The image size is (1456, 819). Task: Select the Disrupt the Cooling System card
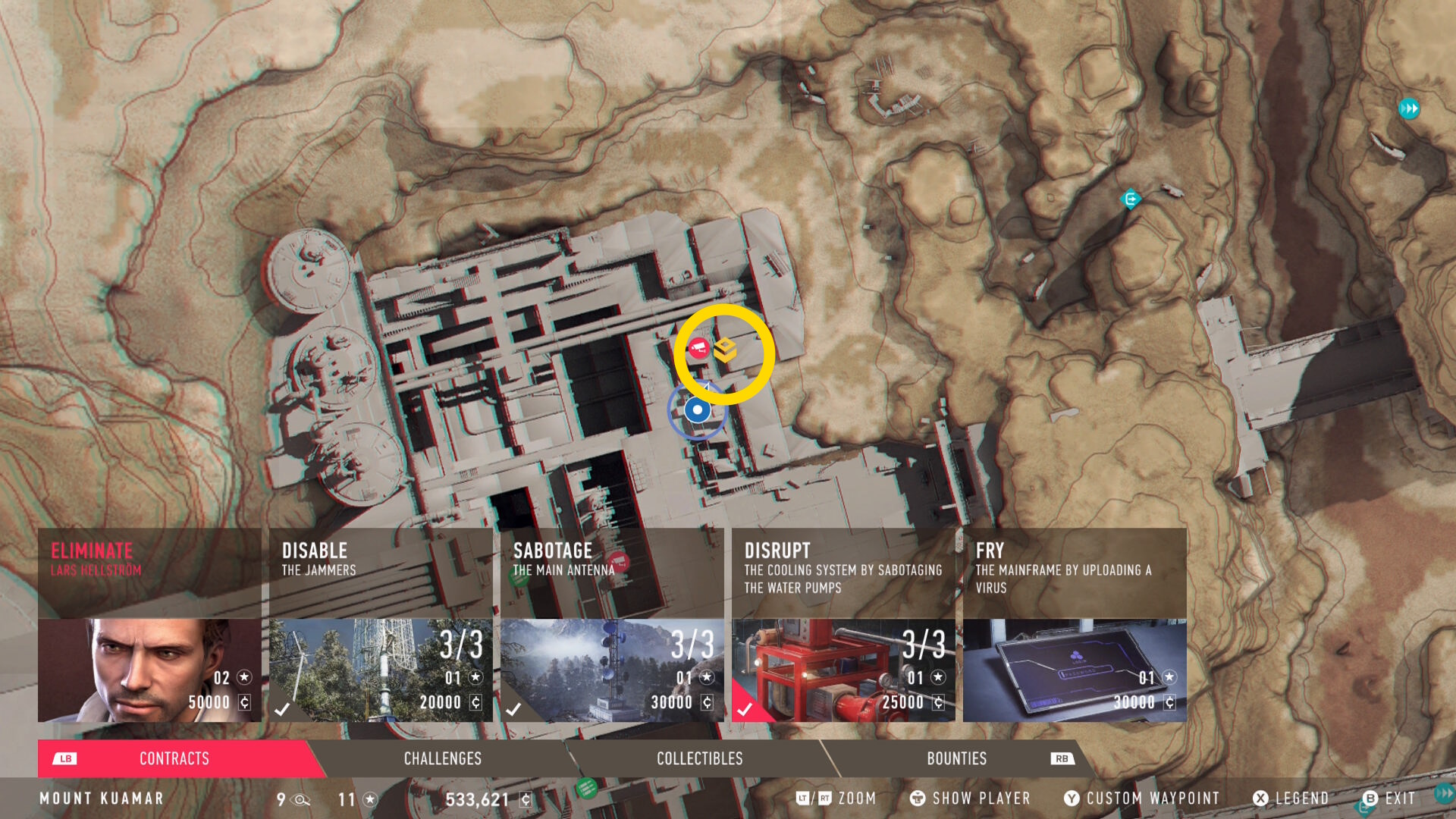(x=843, y=625)
